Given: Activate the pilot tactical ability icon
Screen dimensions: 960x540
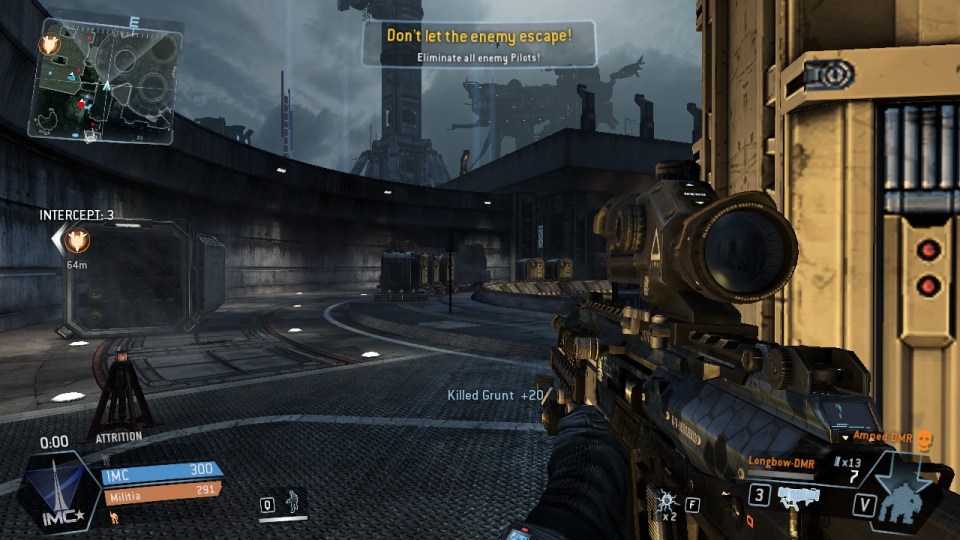Looking at the screenshot, I should pyautogui.click(x=293, y=501).
